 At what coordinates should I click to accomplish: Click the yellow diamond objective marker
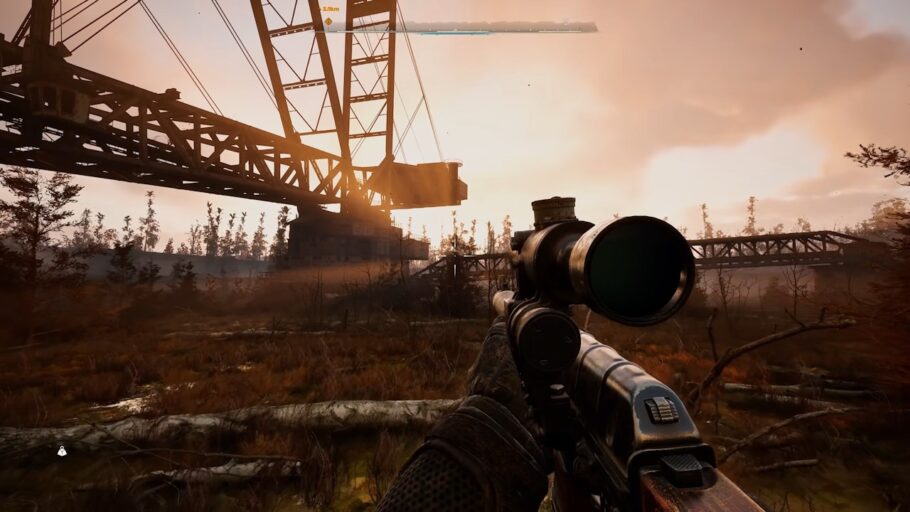tap(327, 20)
